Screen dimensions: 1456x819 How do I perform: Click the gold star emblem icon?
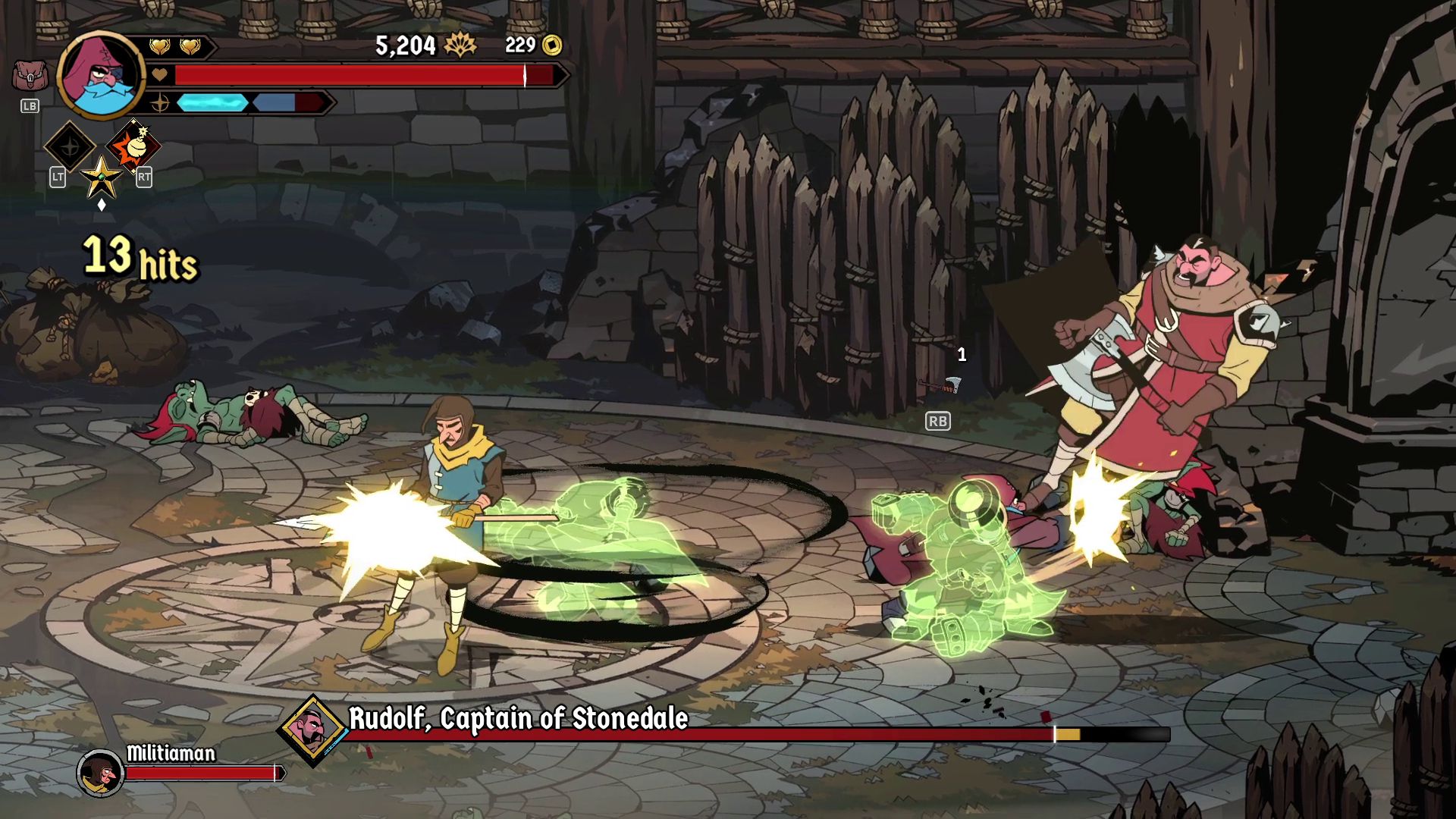point(101,178)
